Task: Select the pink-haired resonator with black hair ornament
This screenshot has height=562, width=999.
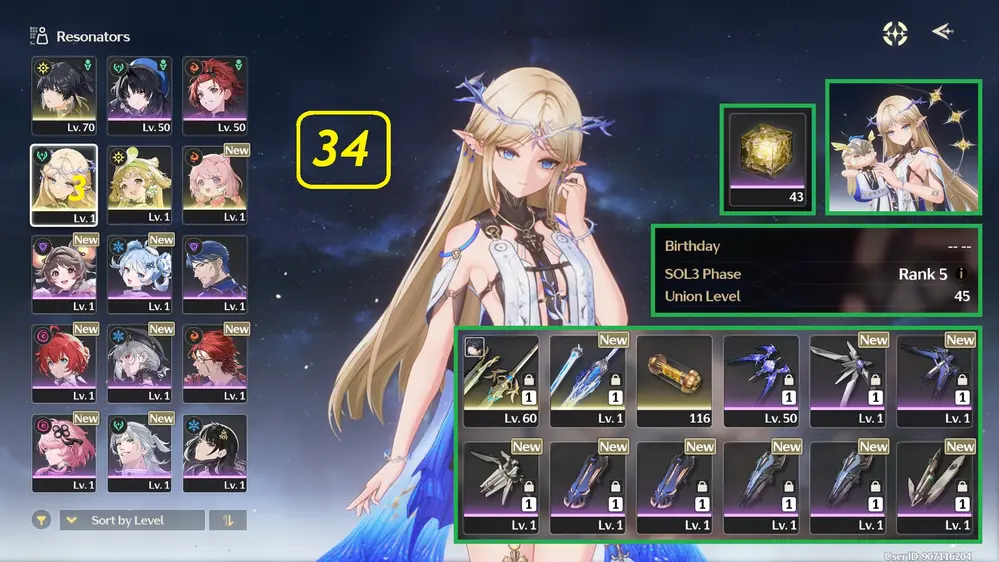Action: 64,454
